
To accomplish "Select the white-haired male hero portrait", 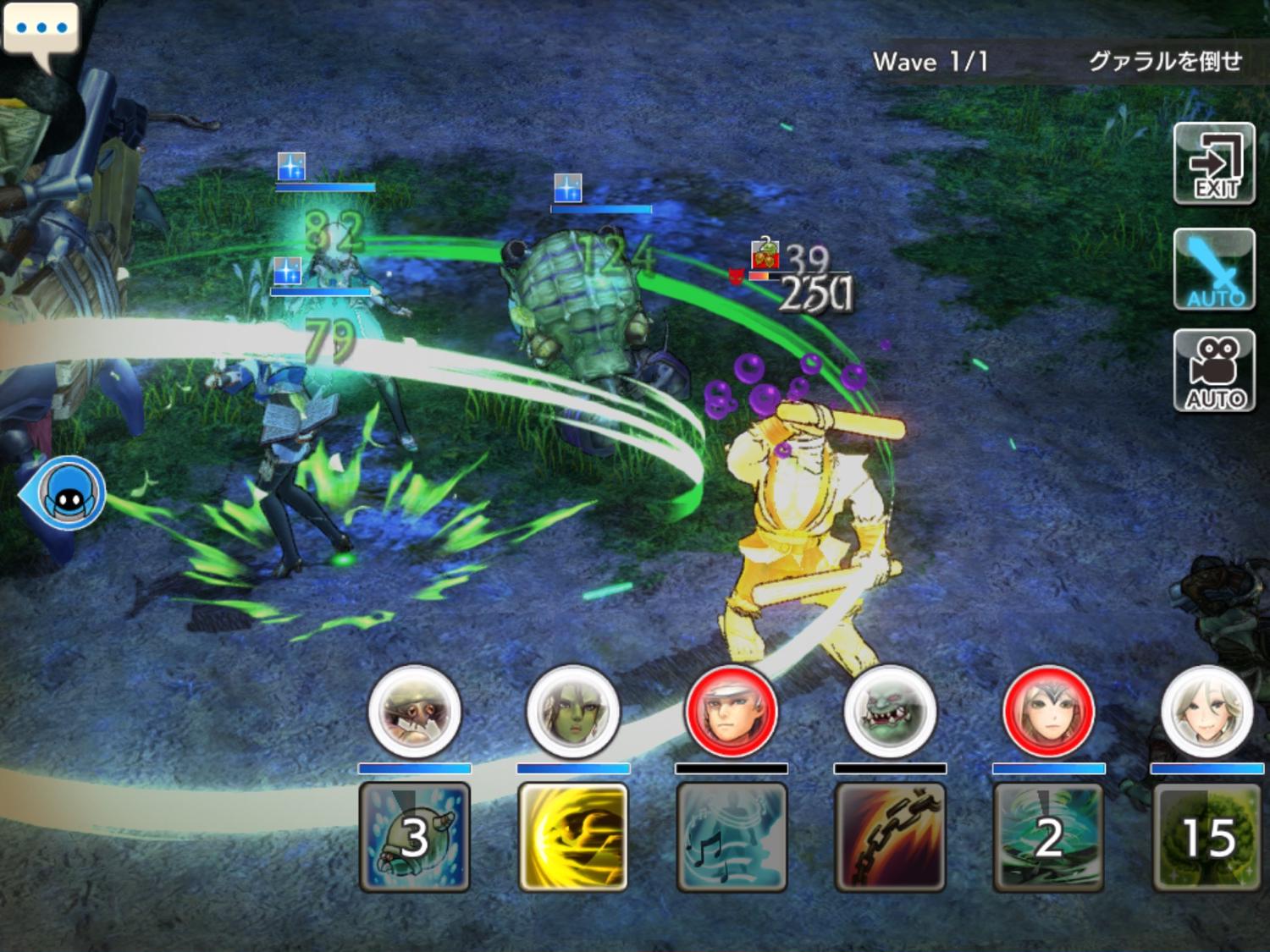I will click(732, 712).
